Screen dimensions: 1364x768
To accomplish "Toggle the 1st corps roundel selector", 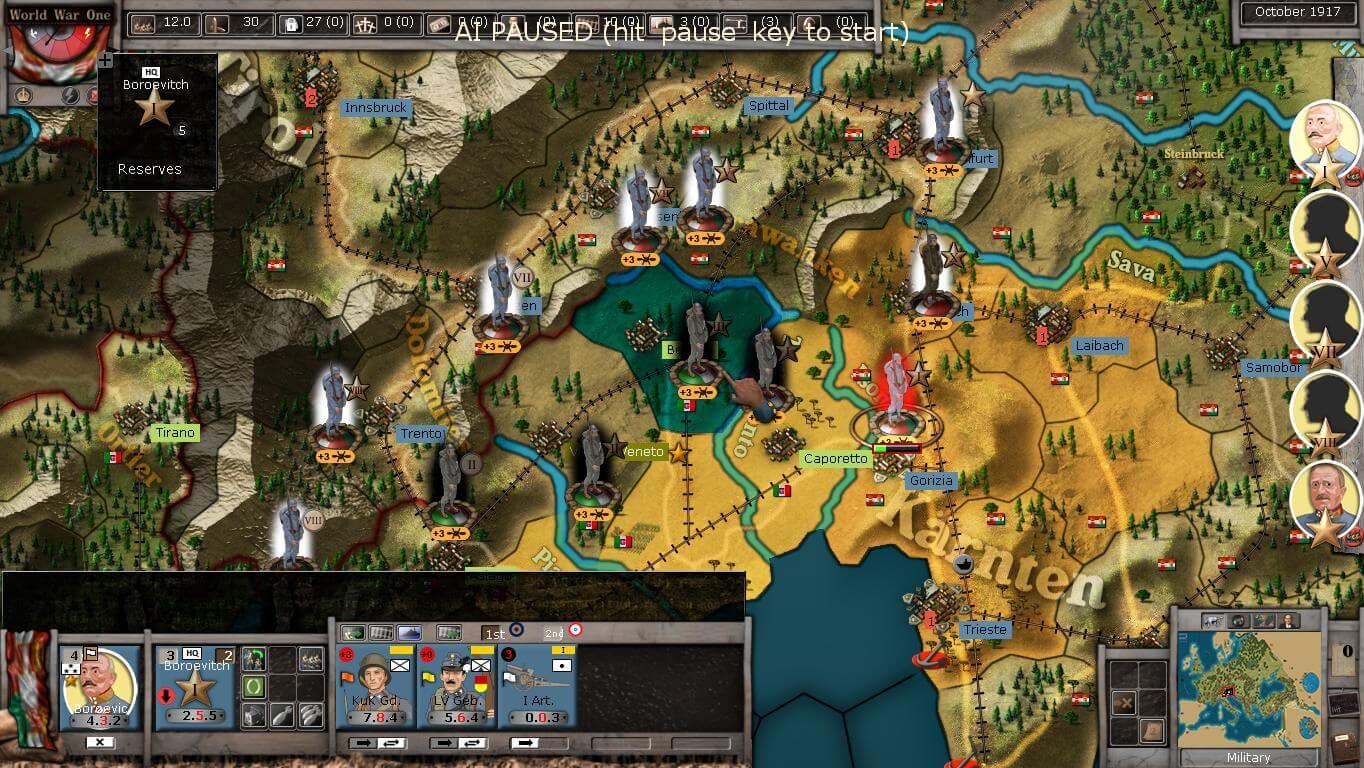I will [x=517, y=630].
